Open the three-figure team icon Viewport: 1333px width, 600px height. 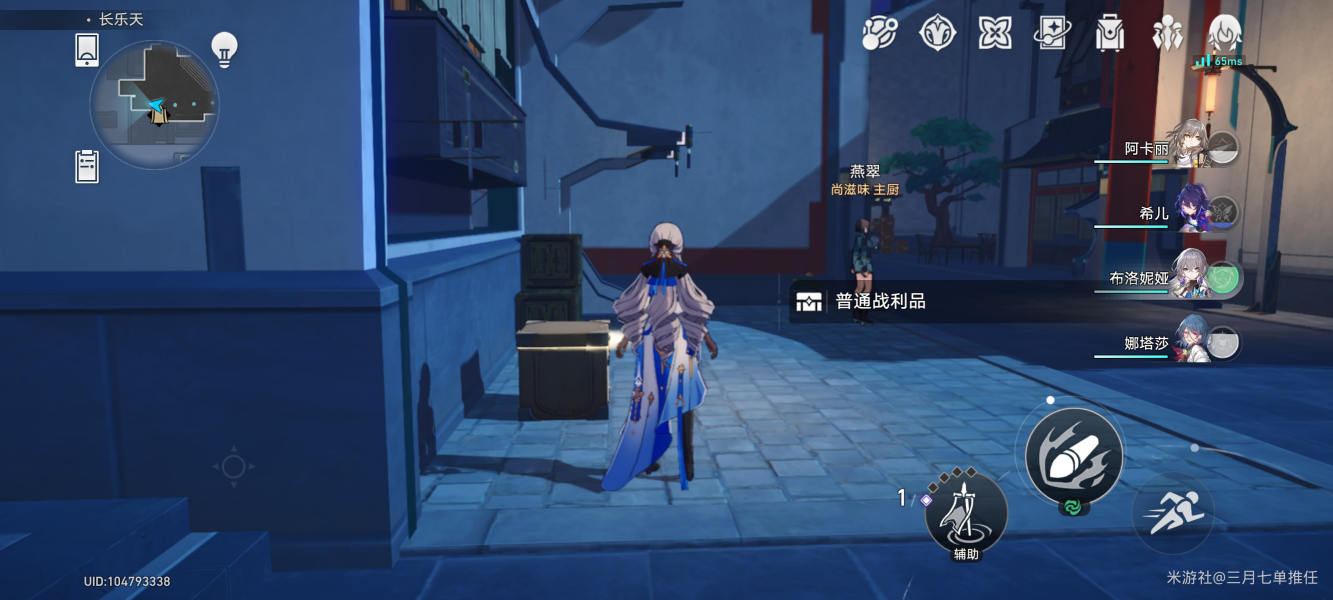pyautogui.click(x=1167, y=33)
